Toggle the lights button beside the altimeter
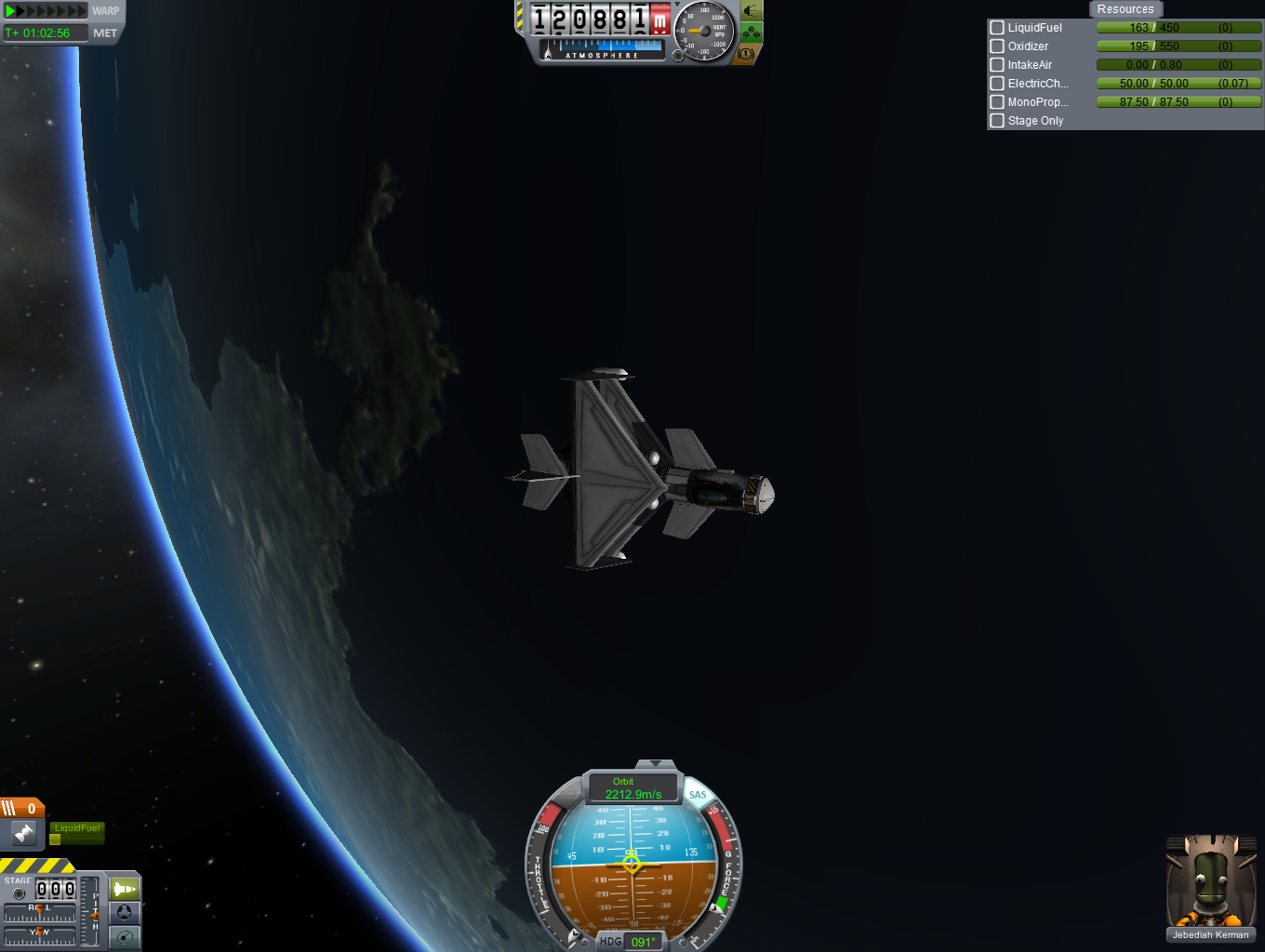This screenshot has height=952, width=1265. tap(752, 11)
